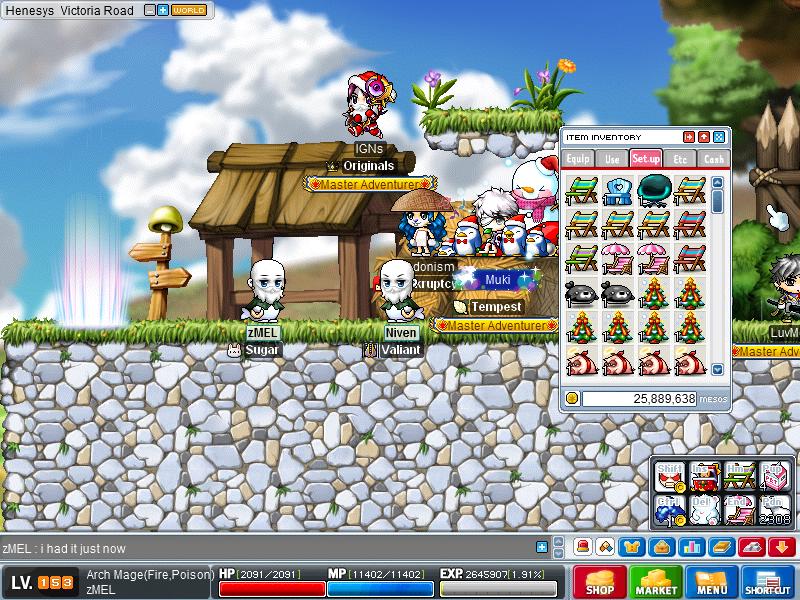Expand the minimap with the plus button
Viewport: 800px width, 600px height.
[x=163, y=10]
